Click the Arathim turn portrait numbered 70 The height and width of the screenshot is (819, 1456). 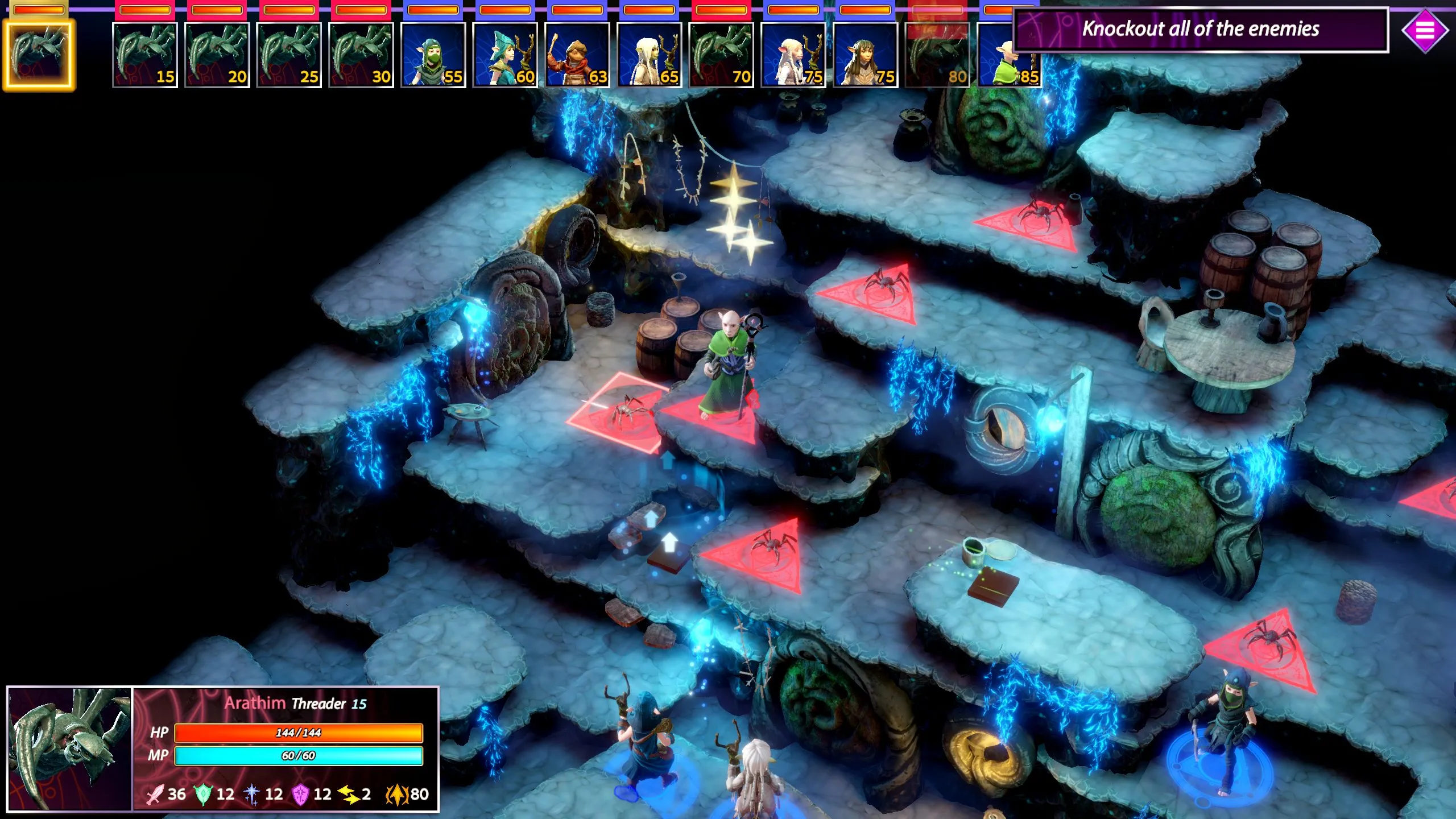pos(721,55)
